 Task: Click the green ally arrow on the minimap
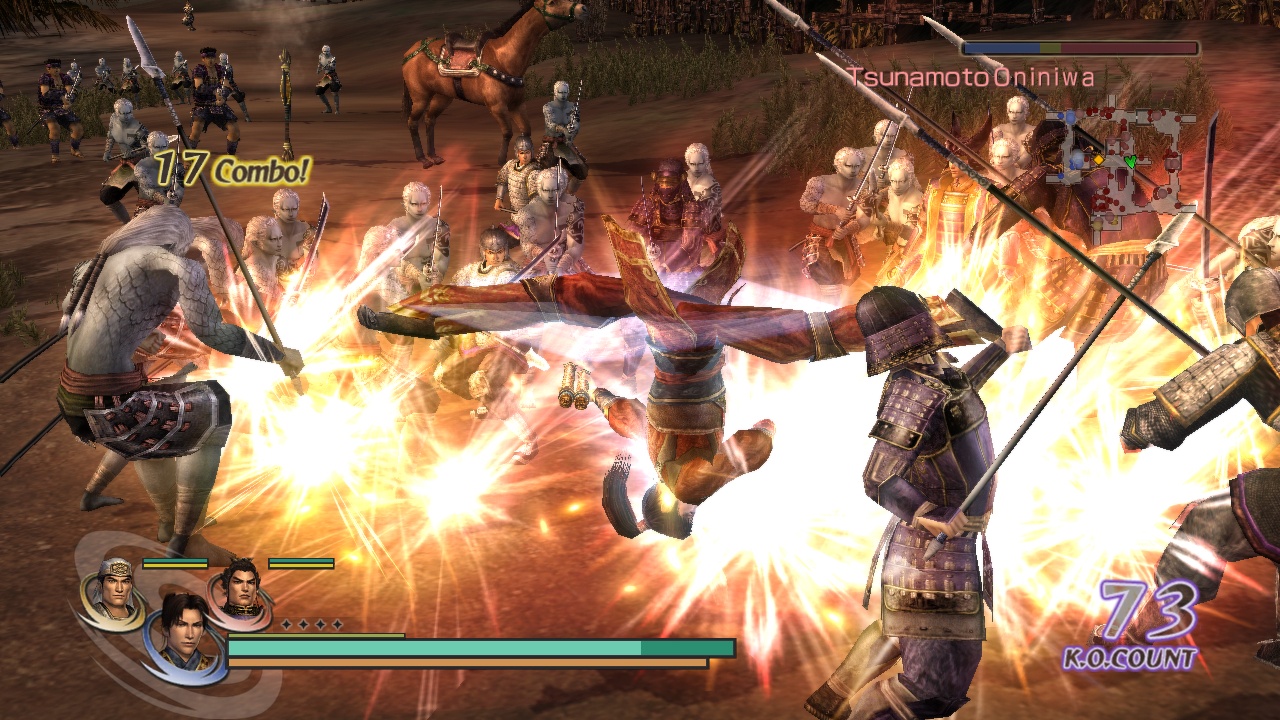(x=1131, y=160)
